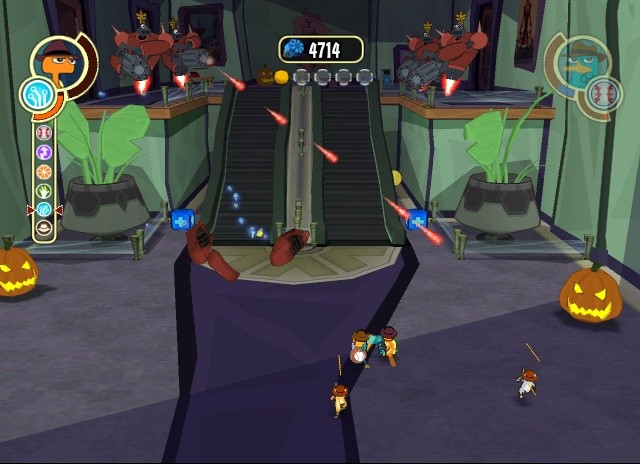Select the highlighted blue weapon between red arrows
This screenshot has height=464, width=640.
pyautogui.click(x=44, y=209)
